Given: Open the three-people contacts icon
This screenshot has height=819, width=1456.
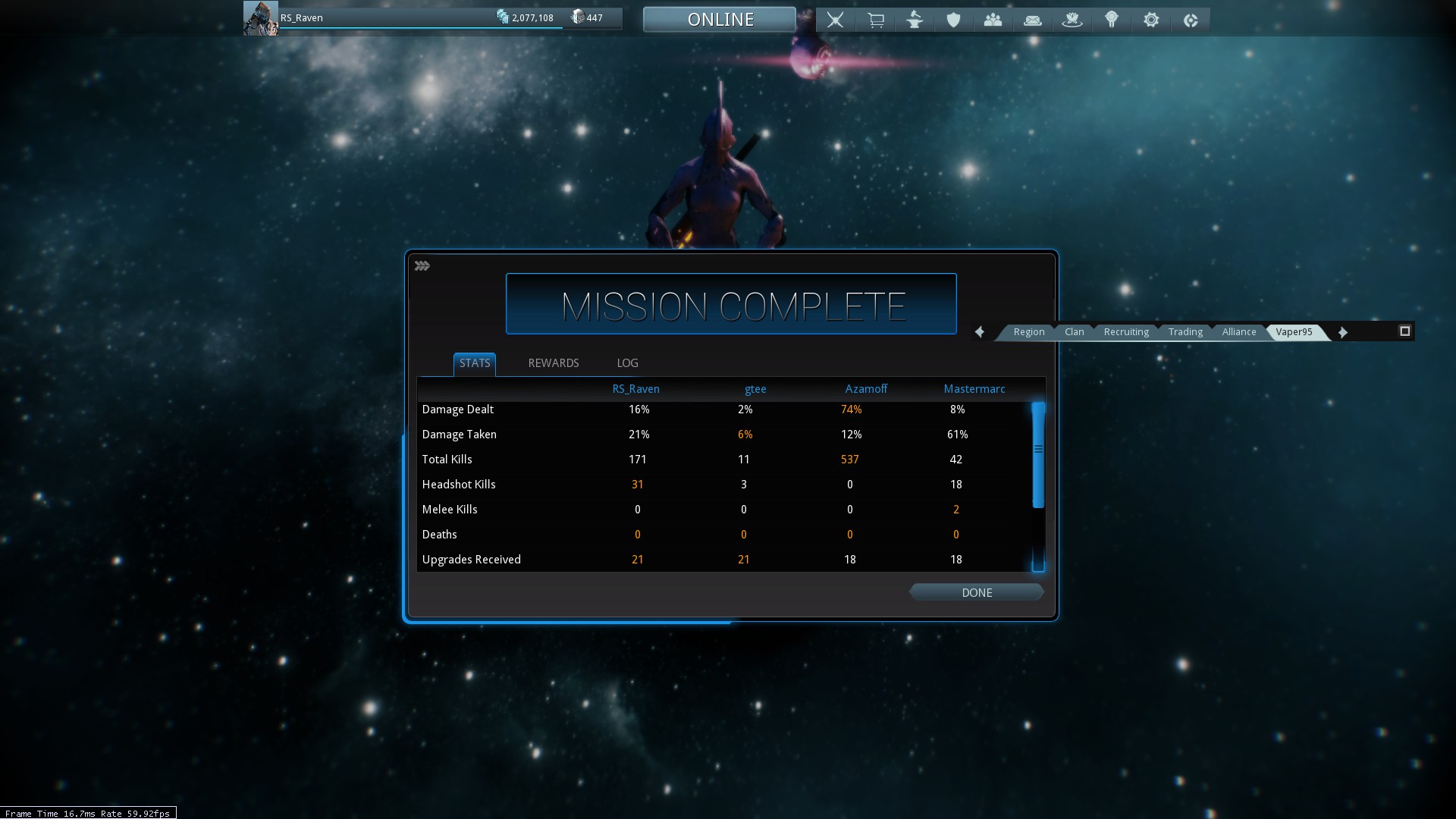Looking at the screenshot, I should 993,20.
